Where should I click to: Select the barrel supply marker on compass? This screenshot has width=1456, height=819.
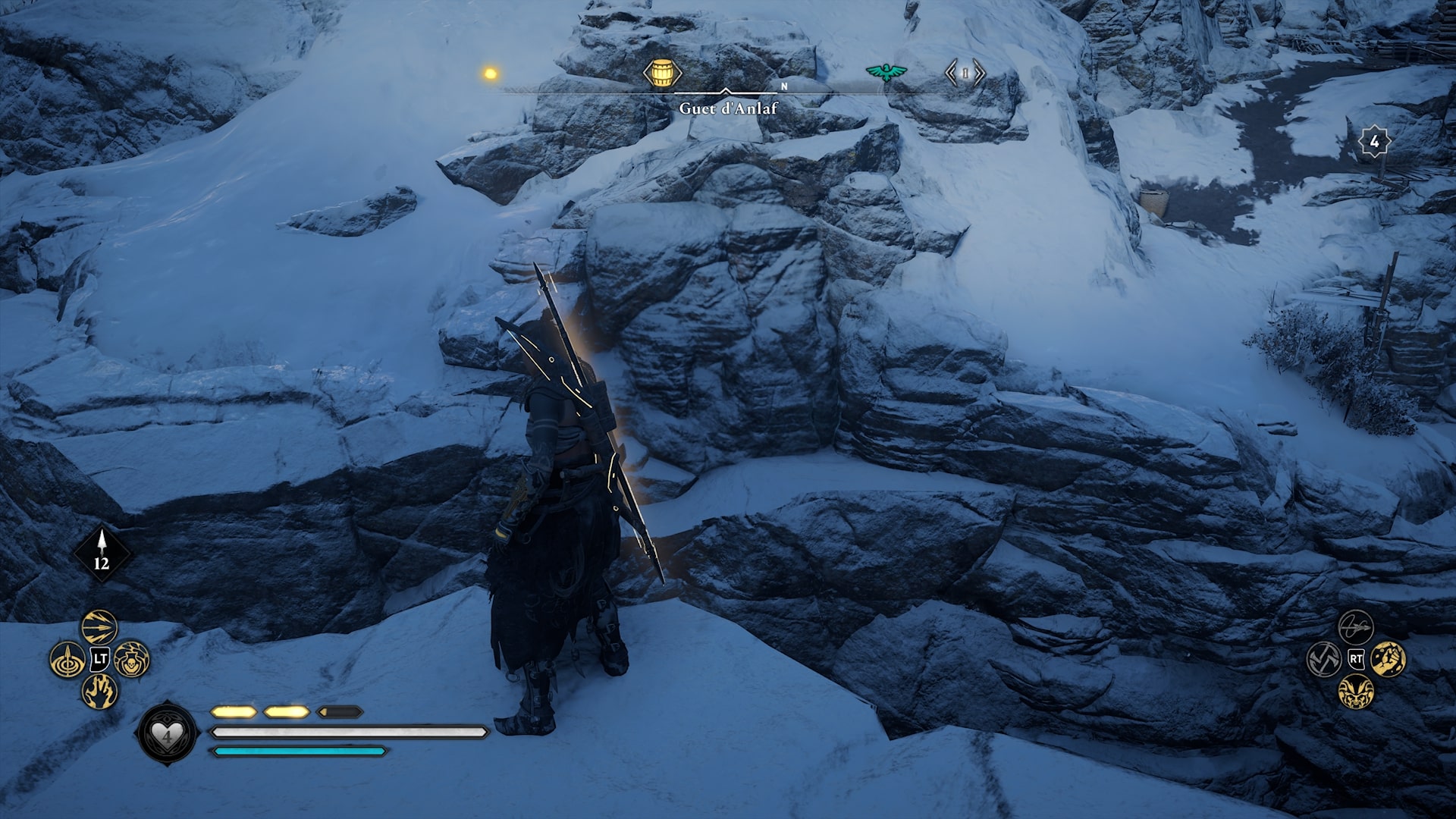(x=662, y=74)
